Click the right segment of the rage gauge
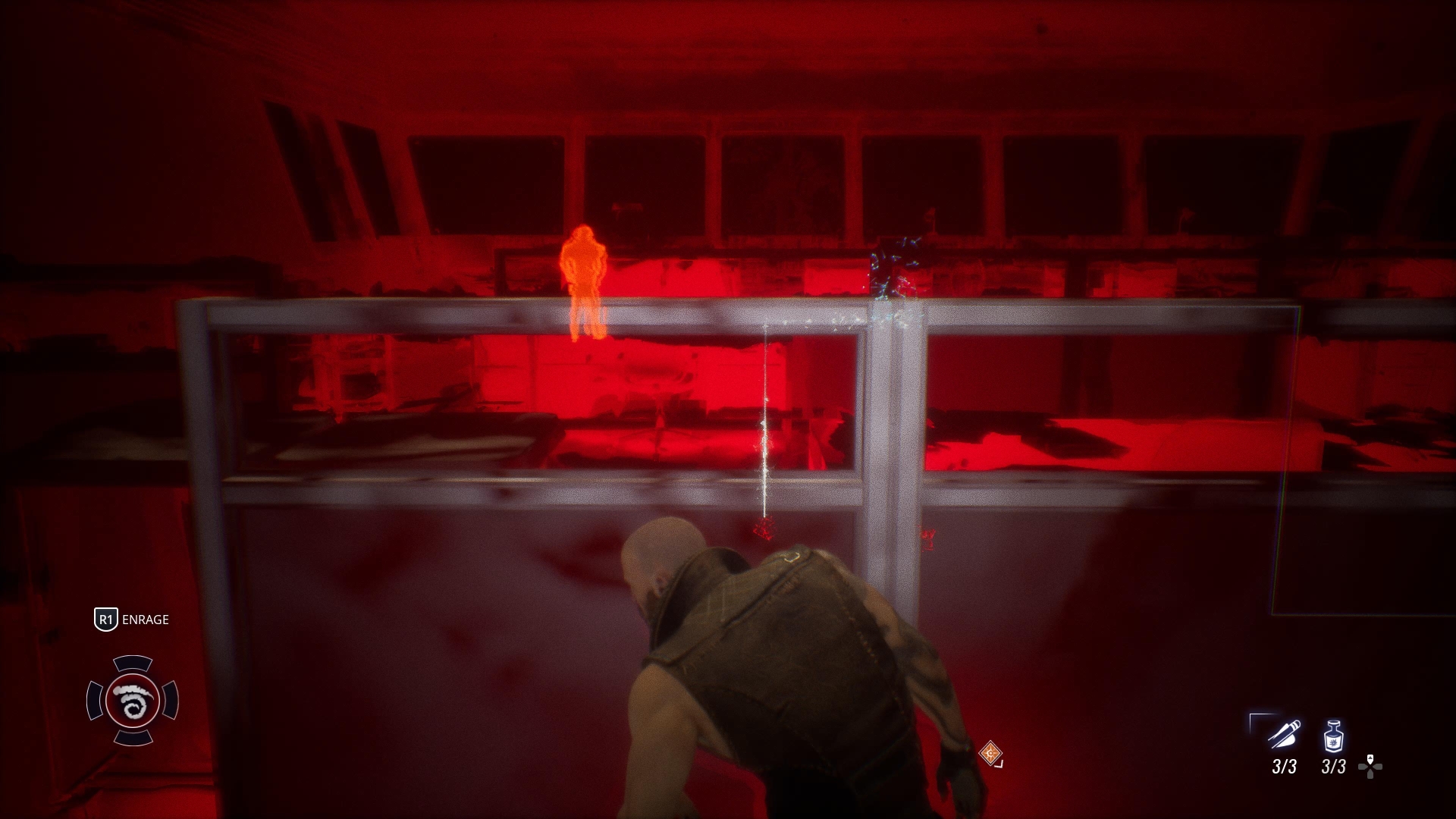The width and height of the screenshot is (1456, 819). (x=172, y=699)
